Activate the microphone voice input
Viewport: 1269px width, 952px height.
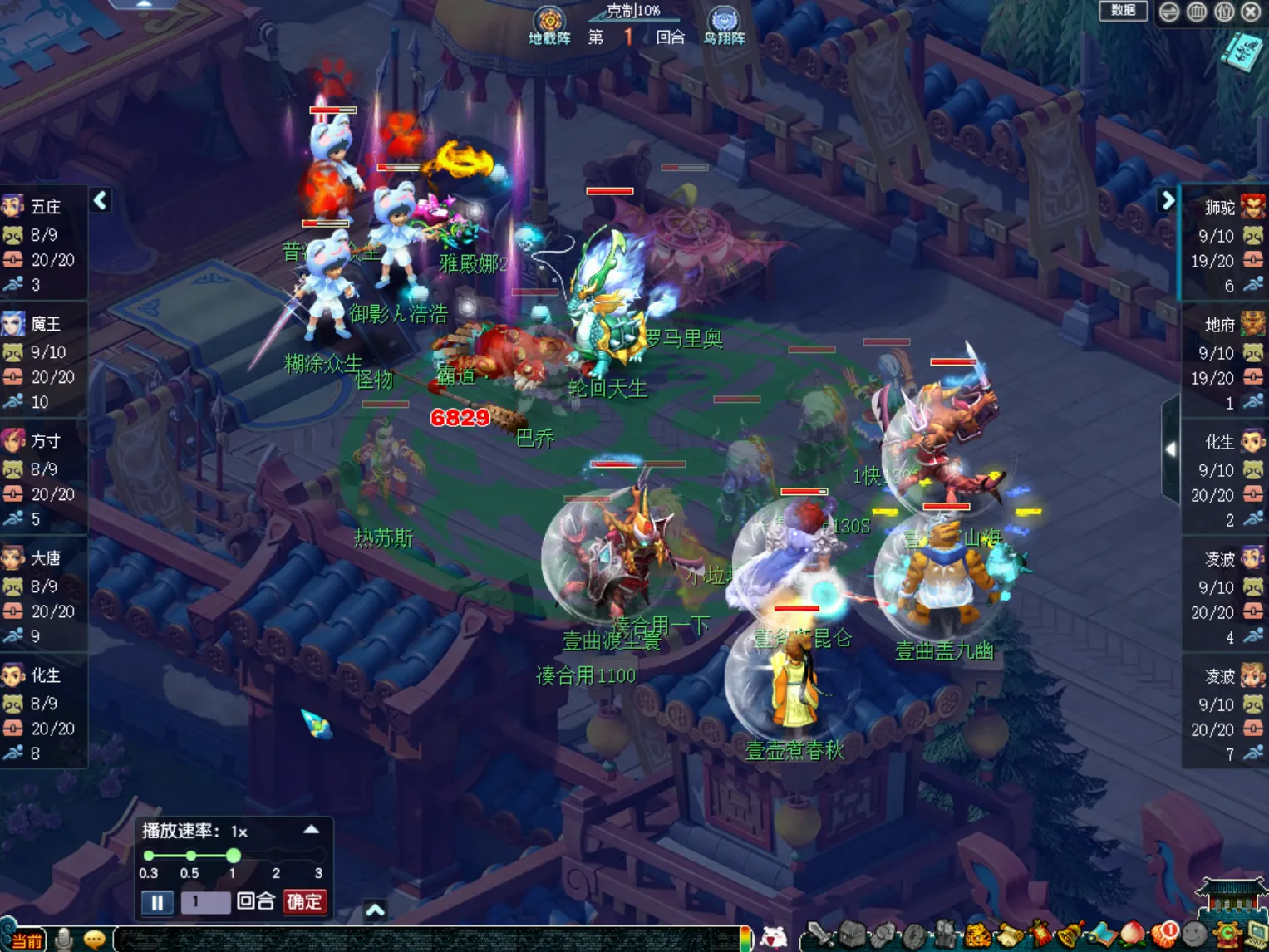click(x=64, y=940)
